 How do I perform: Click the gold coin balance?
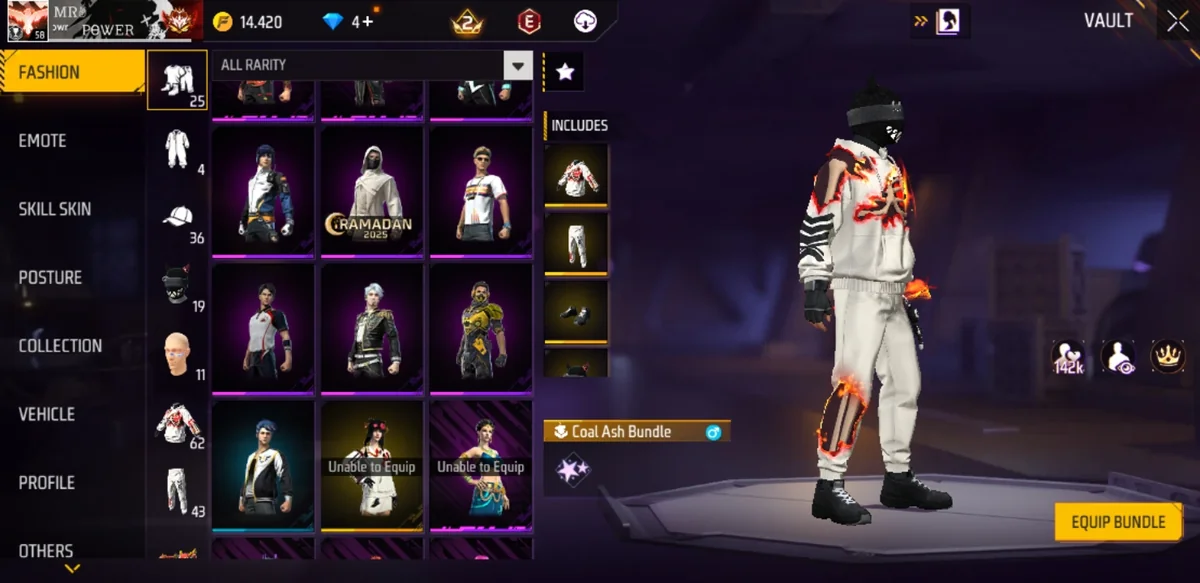click(248, 22)
